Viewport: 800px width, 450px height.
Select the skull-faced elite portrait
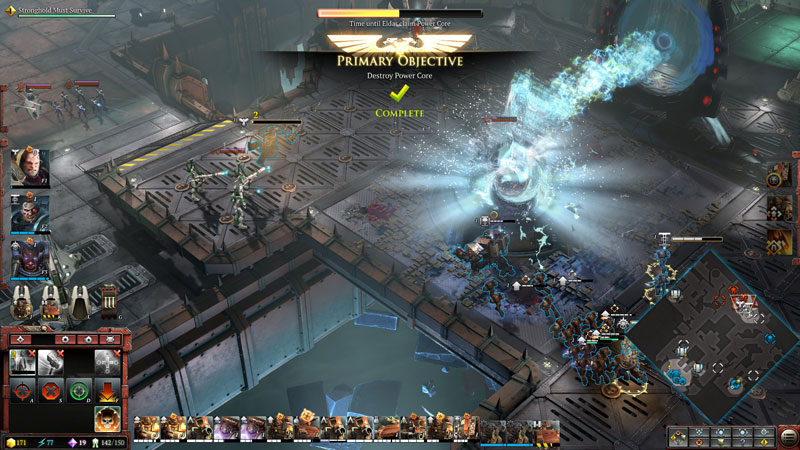[x=29, y=211]
